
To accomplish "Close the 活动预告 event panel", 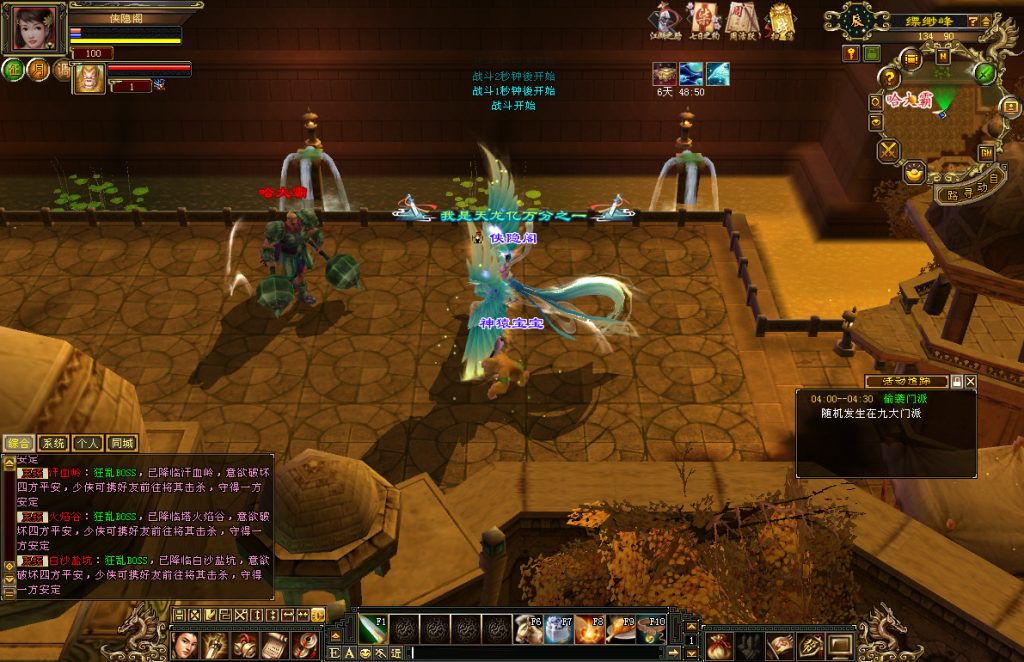I will coord(970,382).
